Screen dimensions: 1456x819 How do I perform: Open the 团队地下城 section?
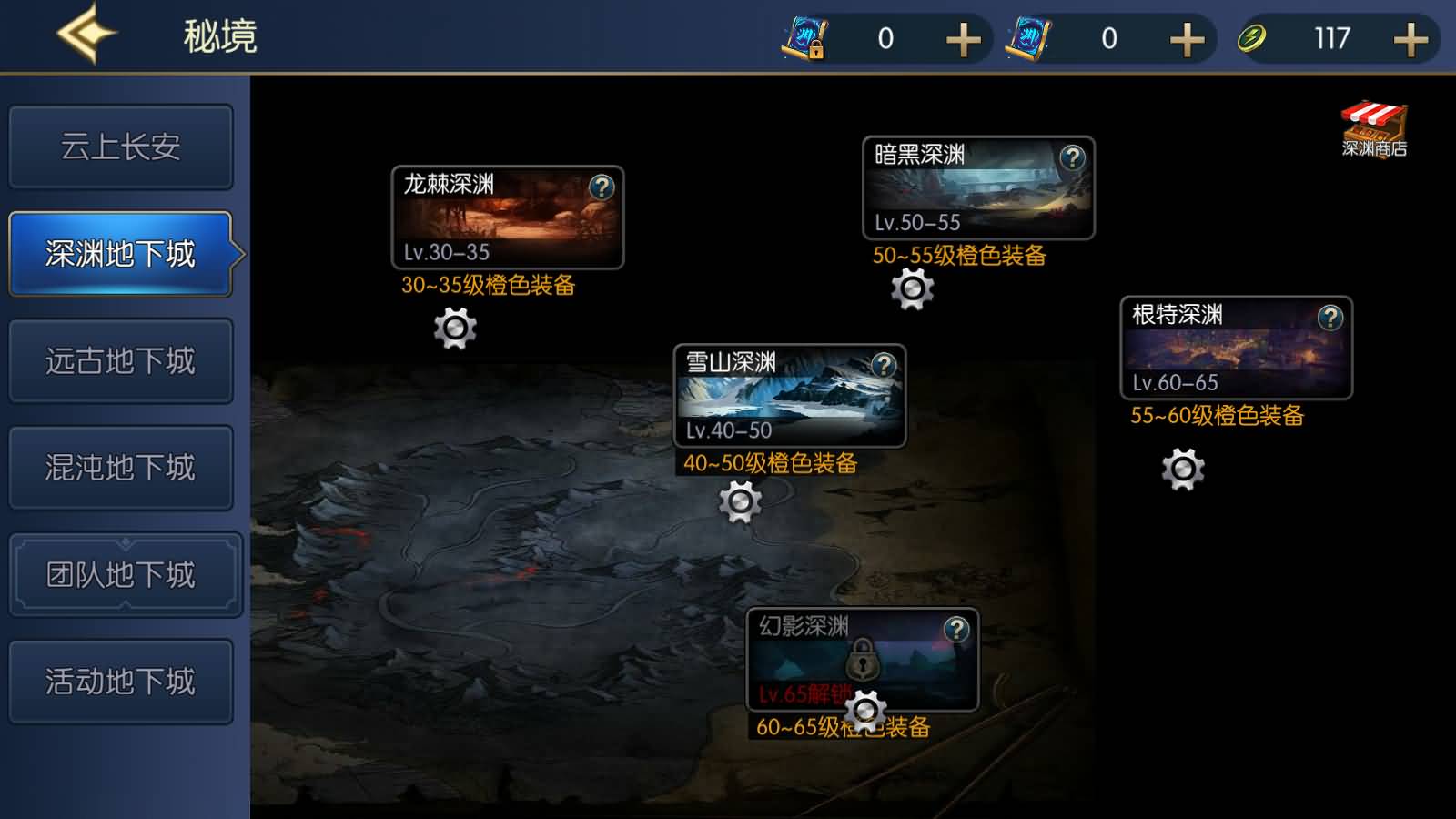(x=120, y=574)
